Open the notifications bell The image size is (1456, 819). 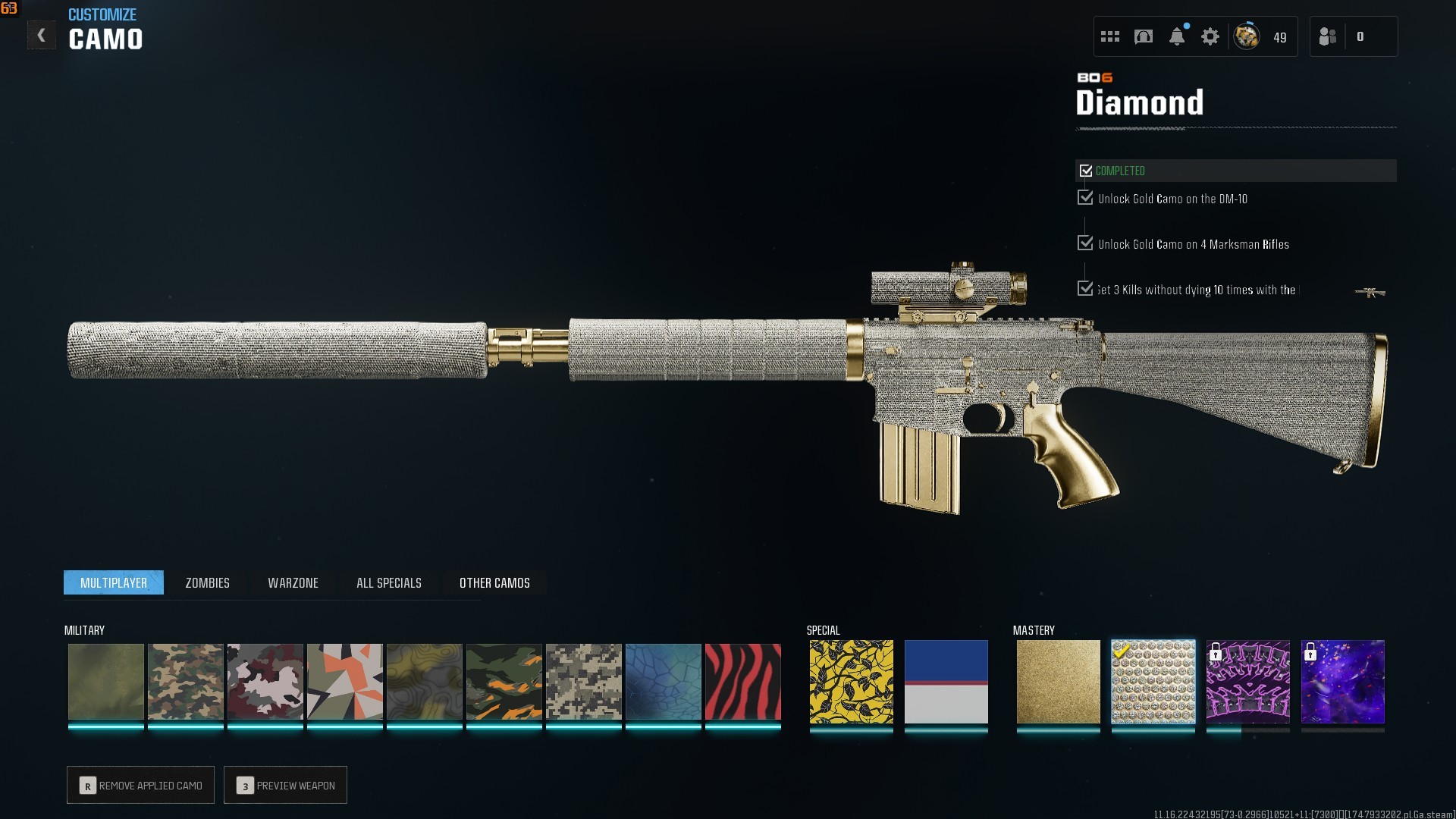(x=1177, y=36)
